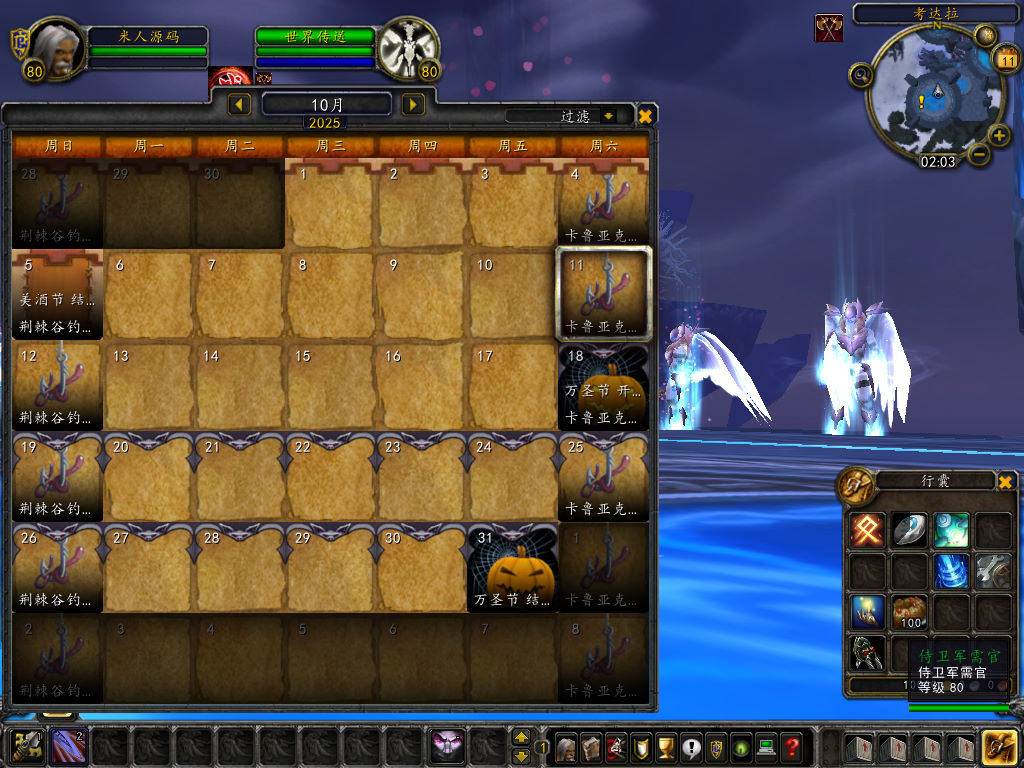
Task: Toggle the backpack button in bag bar
Action: point(999,746)
